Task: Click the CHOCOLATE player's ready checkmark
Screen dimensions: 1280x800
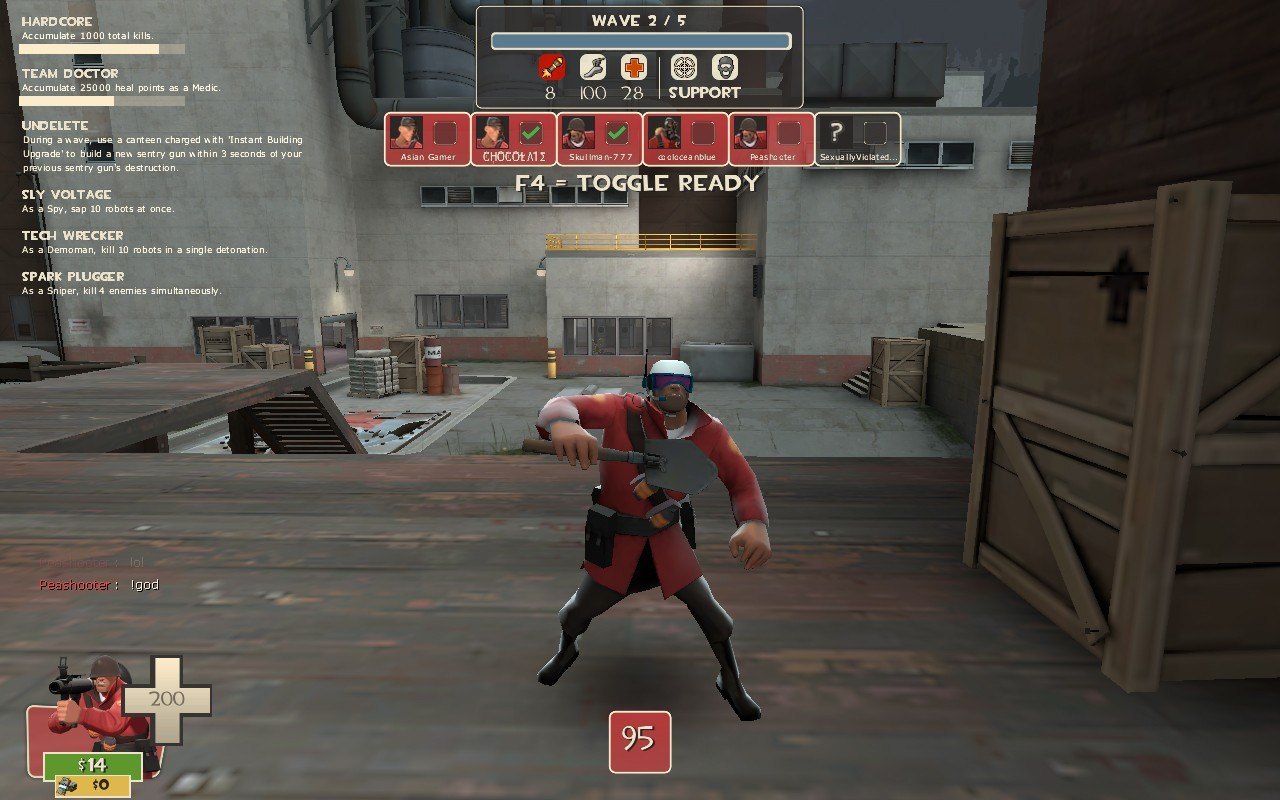Action: (531, 132)
